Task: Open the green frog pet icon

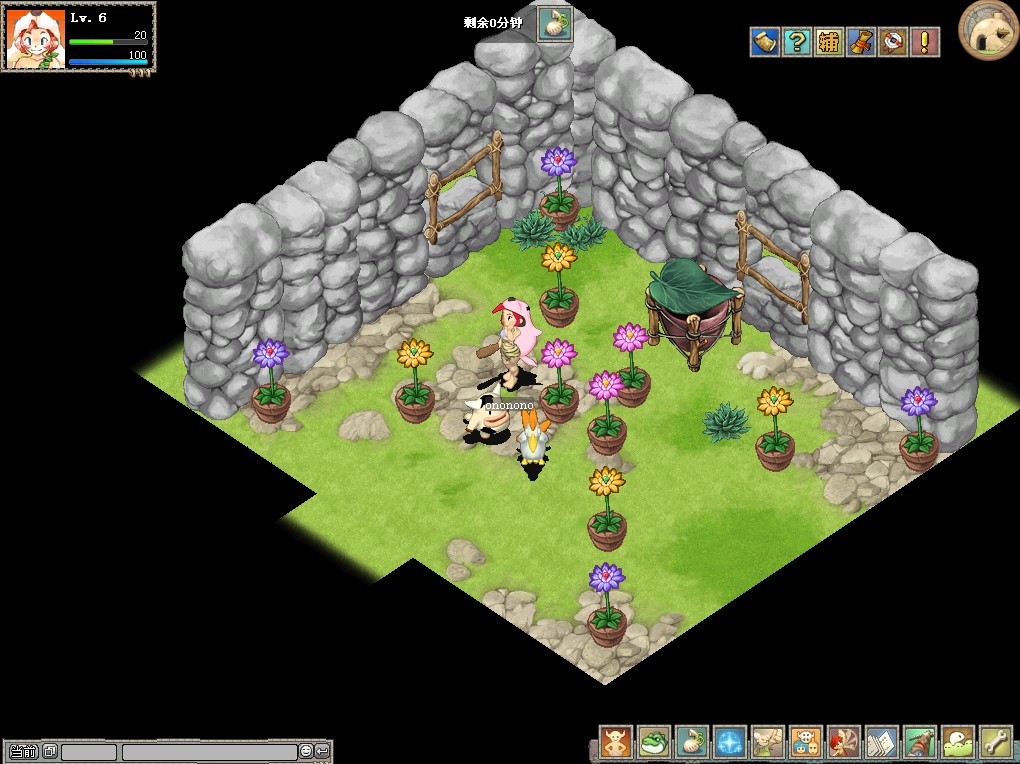Action: click(x=654, y=743)
